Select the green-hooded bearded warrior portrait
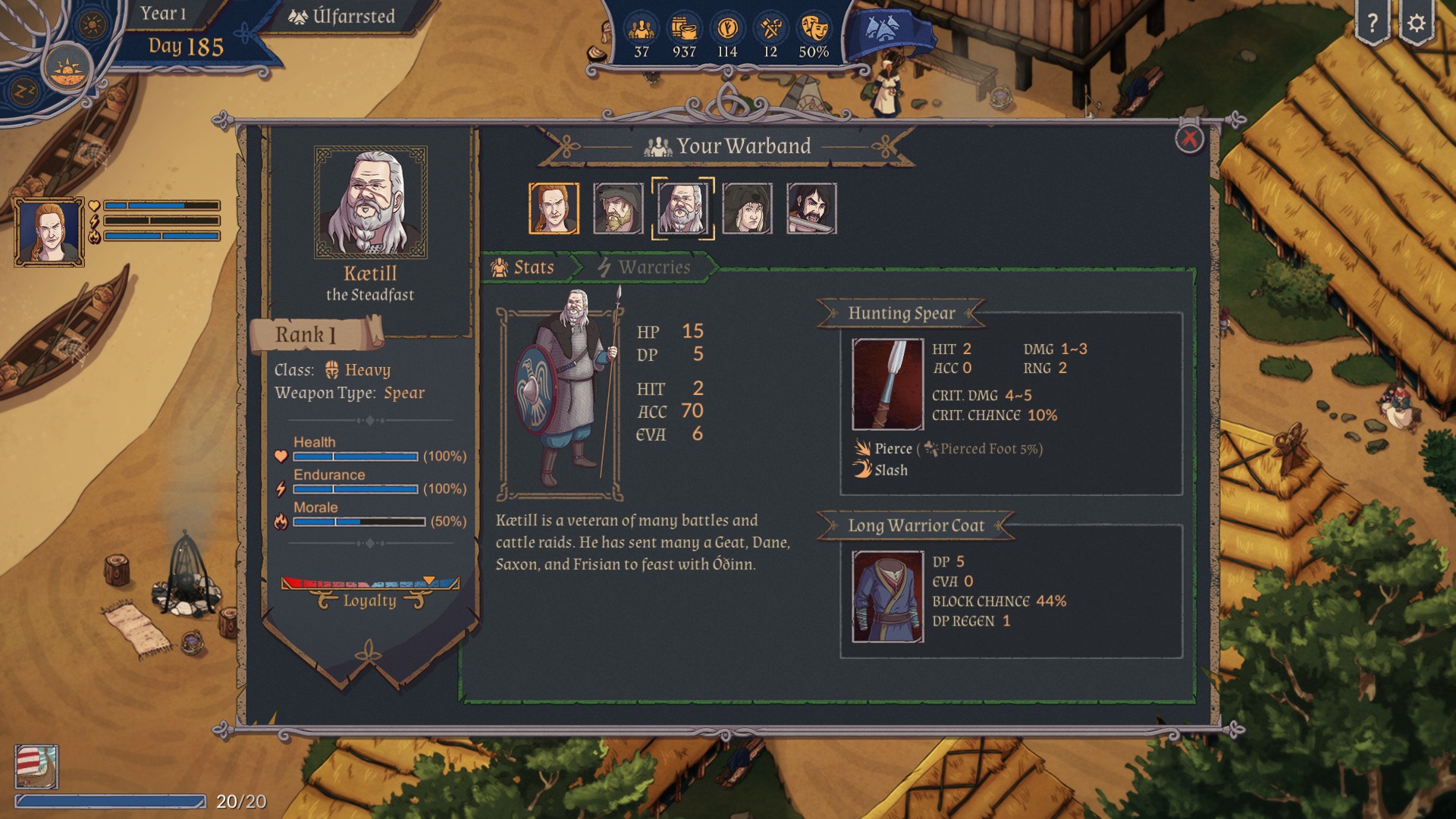Screen dimensions: 1456x819 tap(618, 209)
